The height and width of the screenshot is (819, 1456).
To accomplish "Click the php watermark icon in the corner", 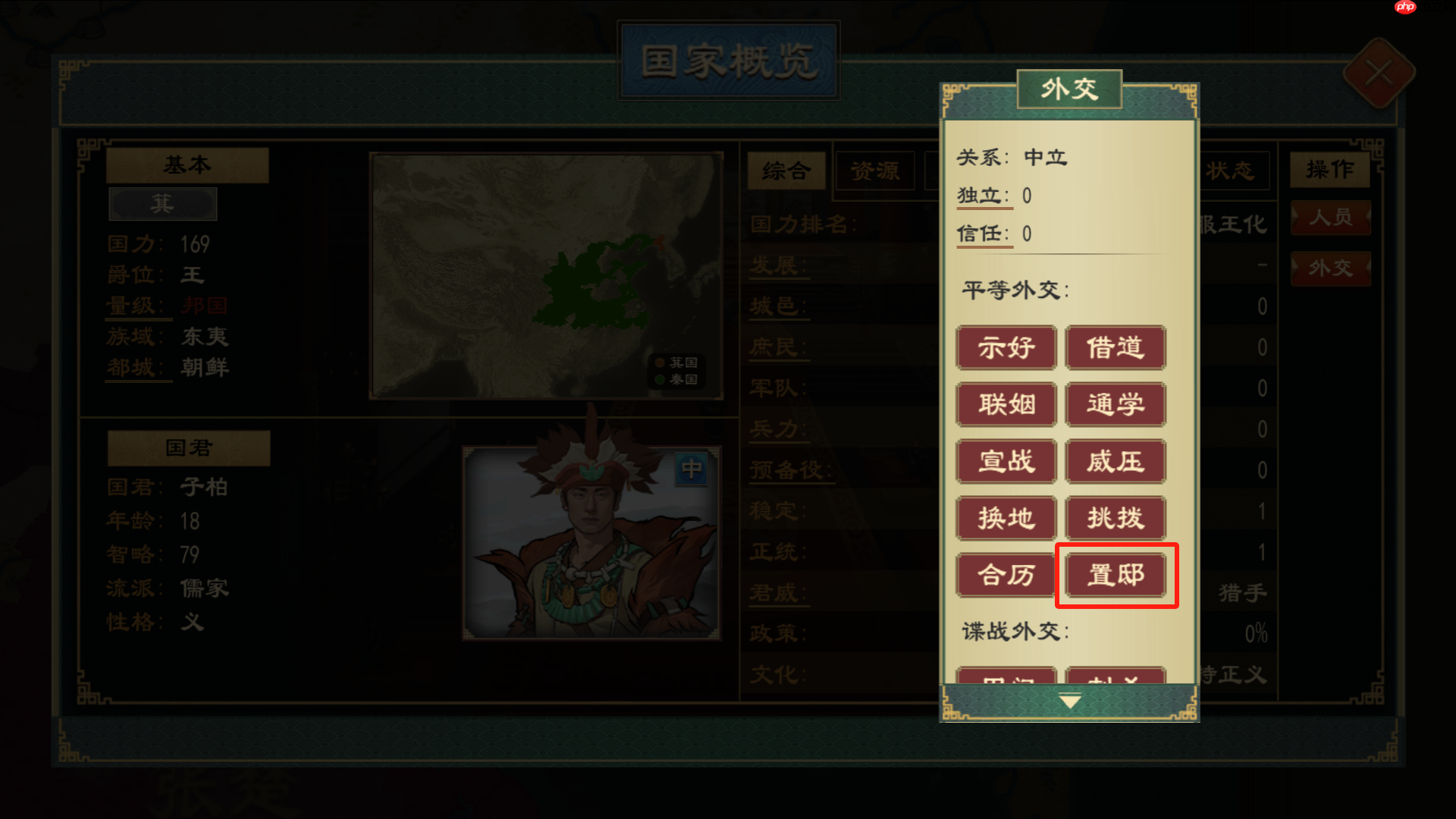I will click(x=1404, y=8).
